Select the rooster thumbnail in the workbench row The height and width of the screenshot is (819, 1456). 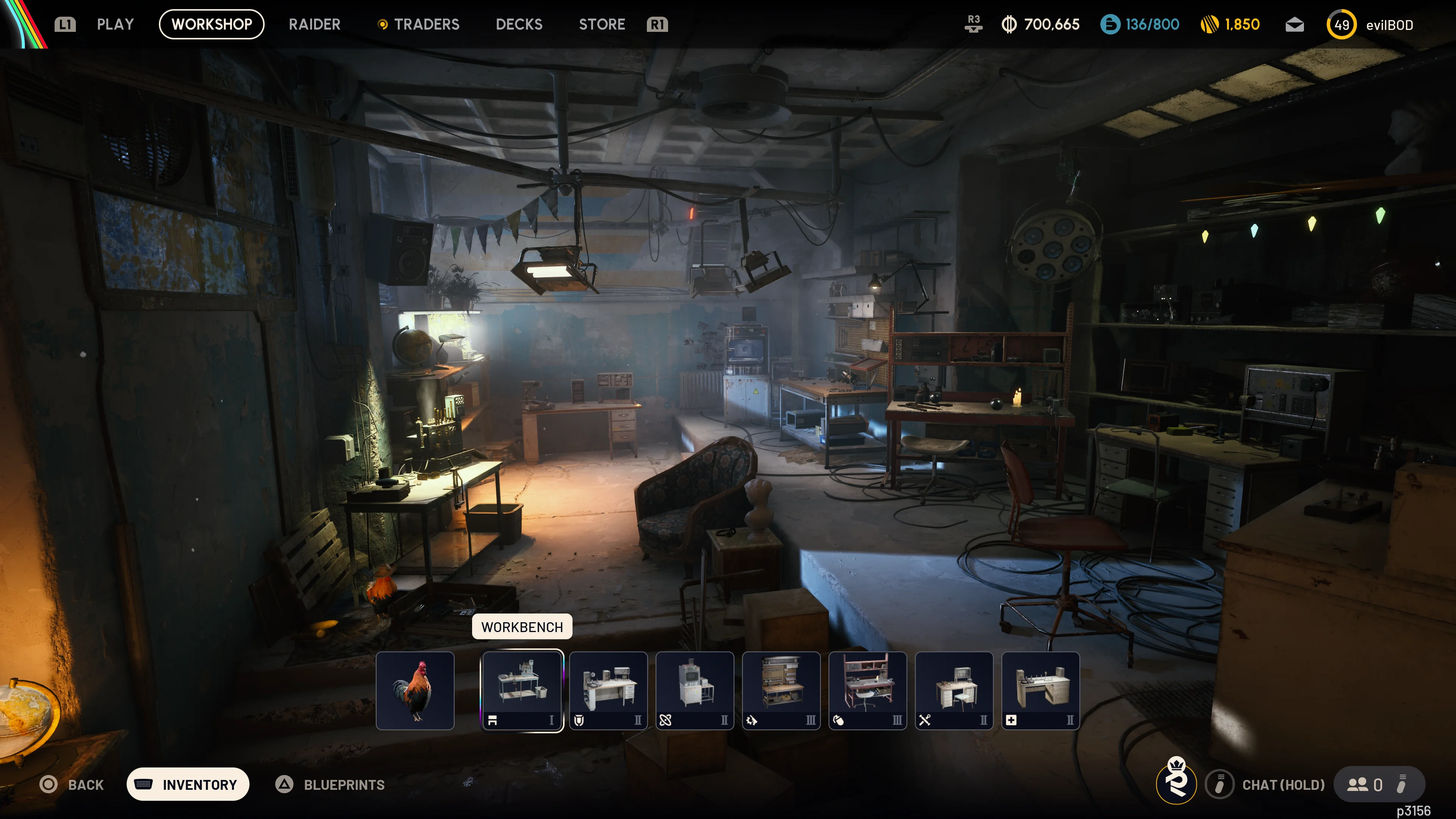[x=416, y=691]
